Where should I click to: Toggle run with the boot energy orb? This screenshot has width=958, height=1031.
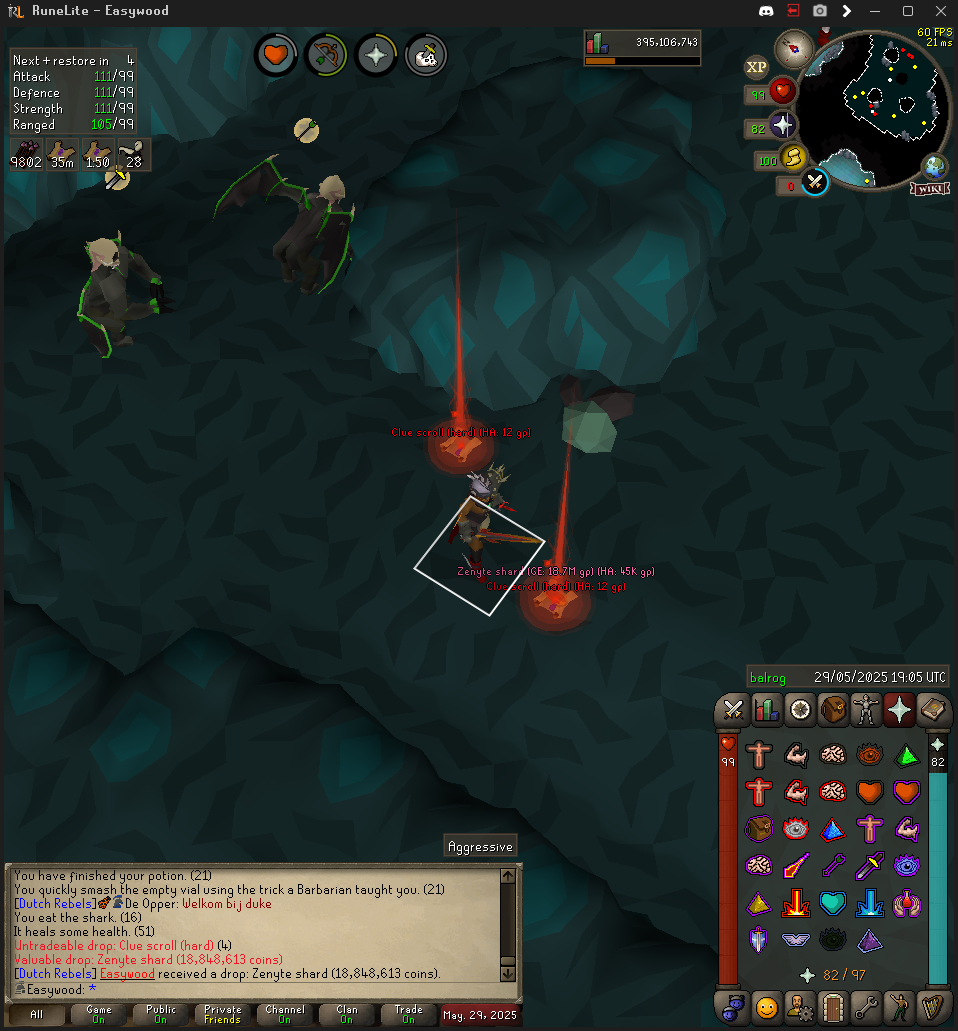(x=794, y=159)
